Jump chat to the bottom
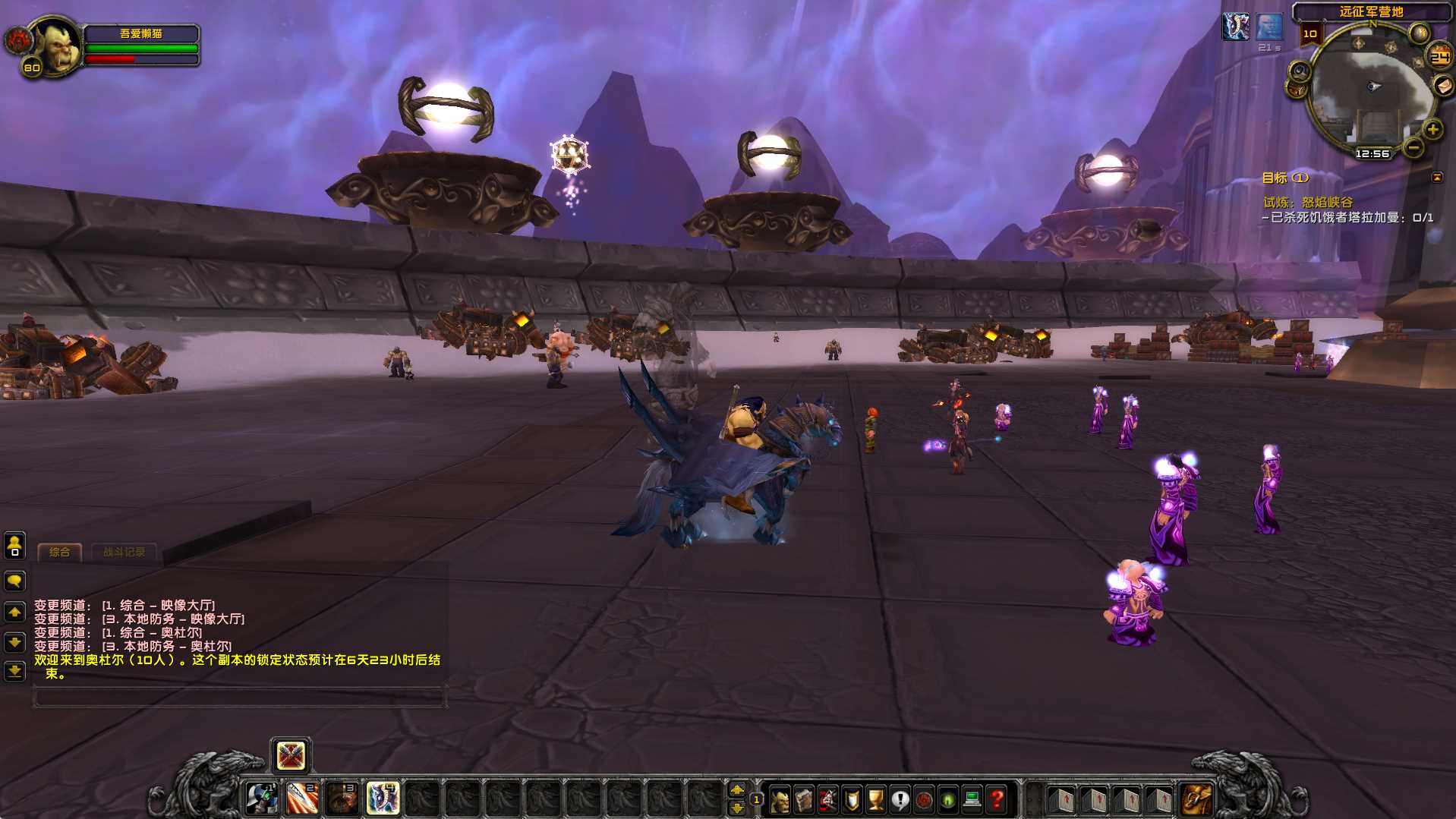This screenshot has height=819, width=1456. point(14,671)
